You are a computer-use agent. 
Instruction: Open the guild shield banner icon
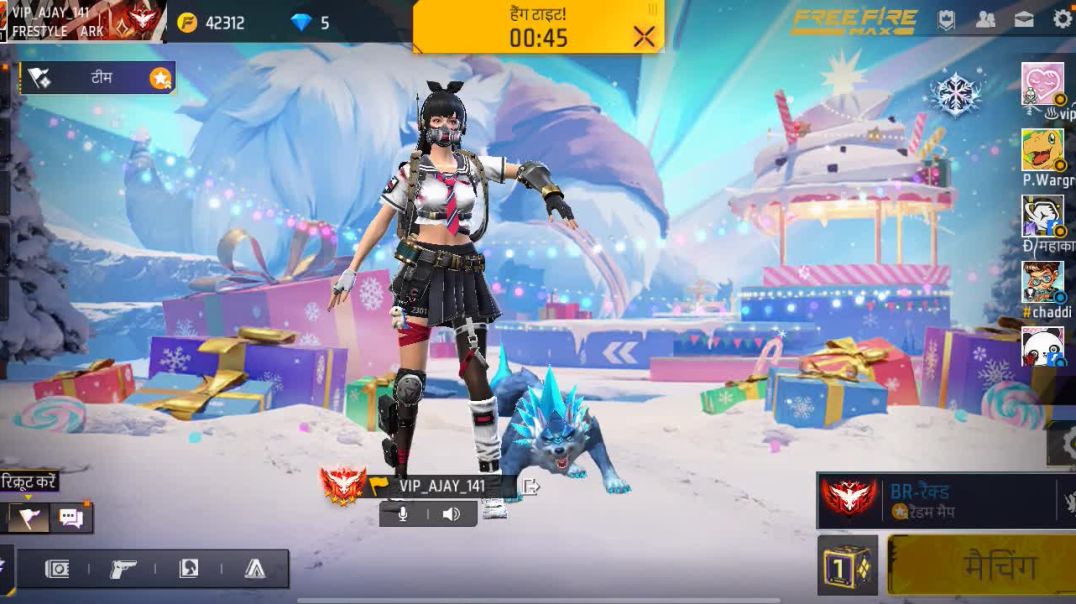pos(946,19)
